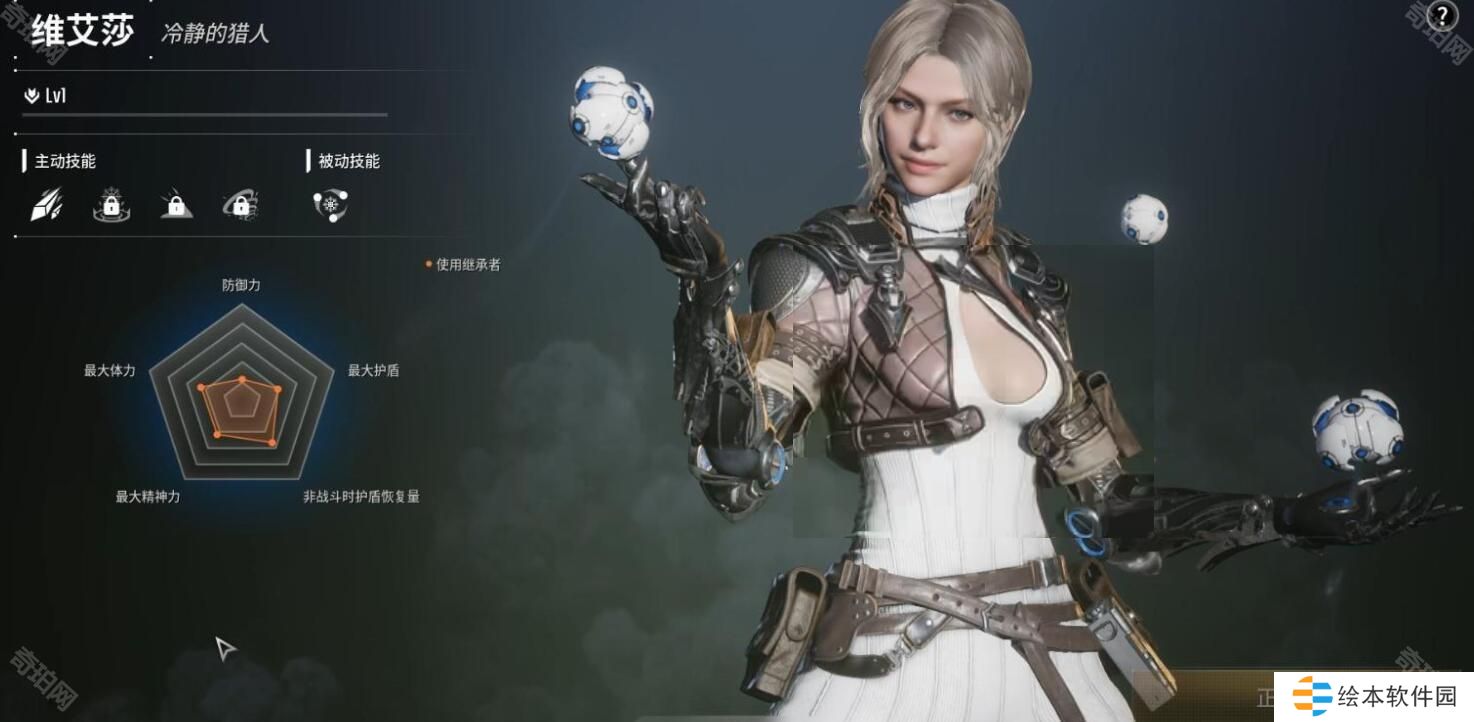The image size is (1474, 722).
Task: Inspect the locked skill with swirling orbit
Action: click(241, 205)
